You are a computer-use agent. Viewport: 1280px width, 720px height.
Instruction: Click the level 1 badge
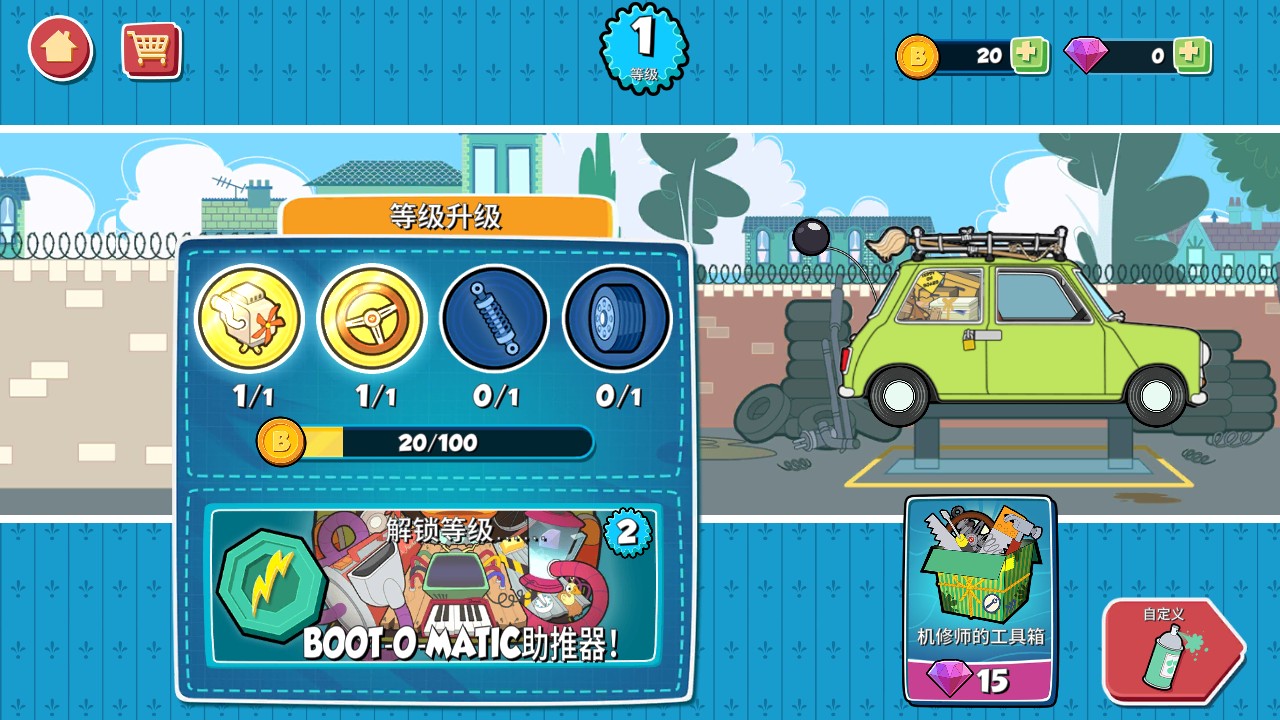tap(644, 46)
